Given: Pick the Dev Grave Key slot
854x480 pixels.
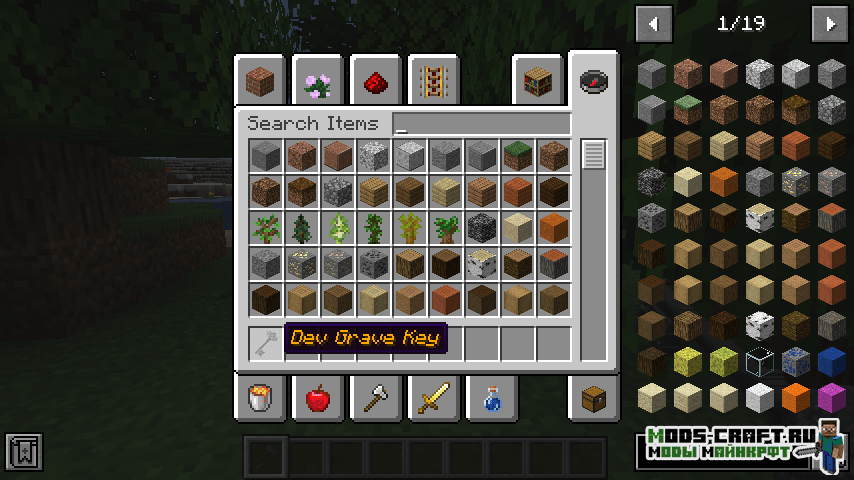Looking at the screenshot, I should [x=265, y=344].
